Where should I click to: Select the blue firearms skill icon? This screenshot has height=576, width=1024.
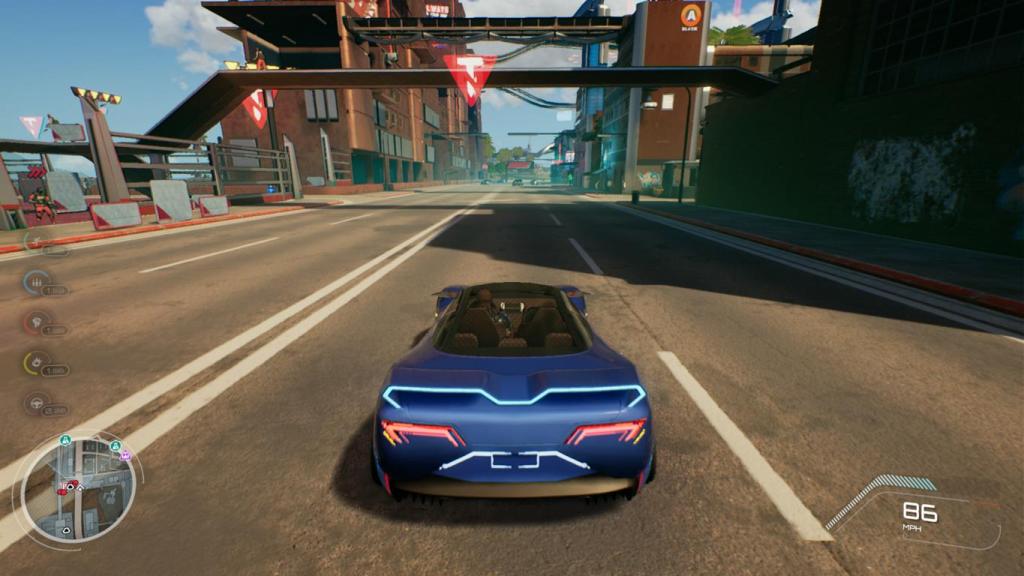pos(37,282)
